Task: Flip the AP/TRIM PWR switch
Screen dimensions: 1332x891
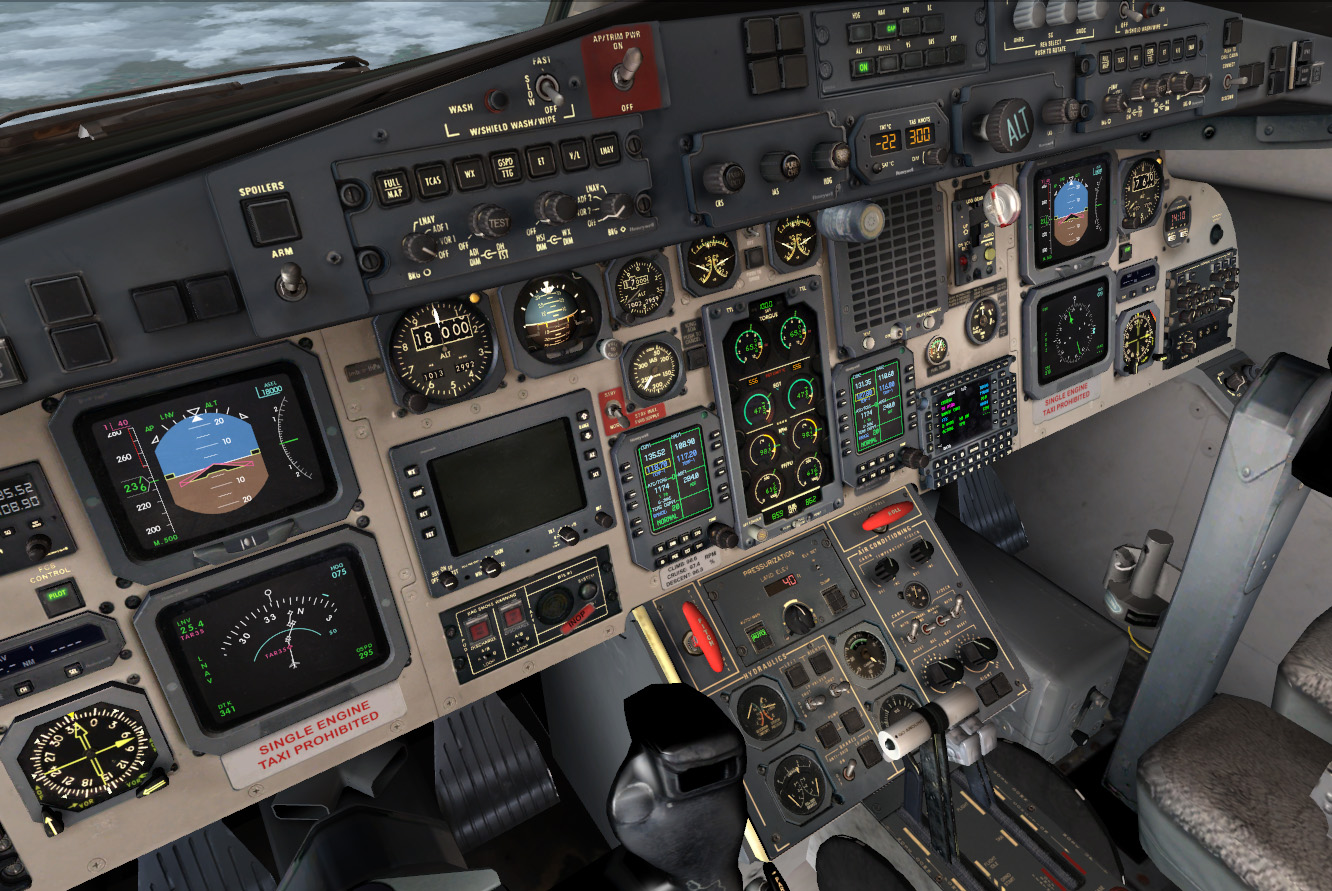Action: 628,68
